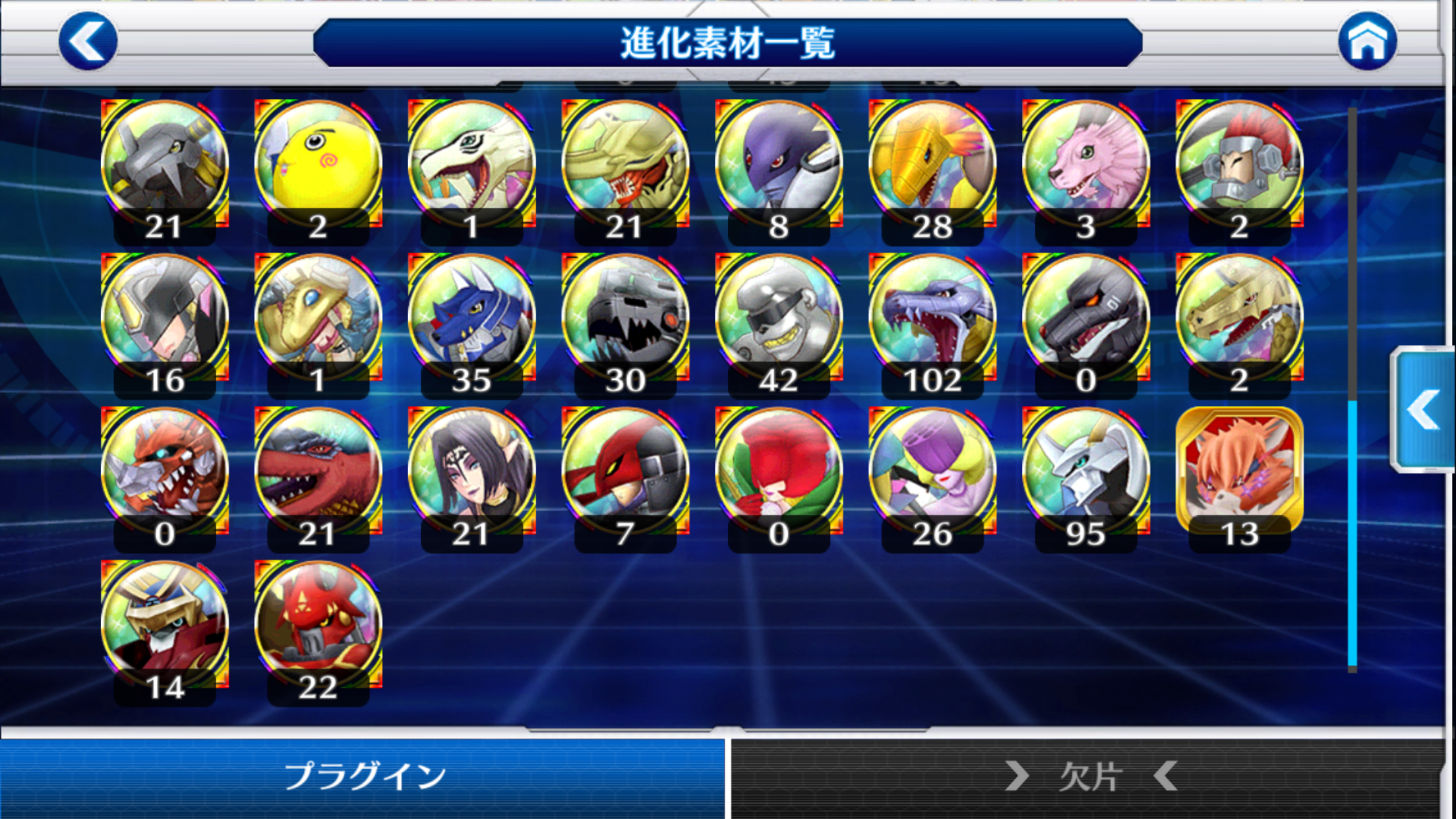Choose the gold-helmeted pink-haired plugin showing 1
The height and width of the screenshot is (819, 1456).
click(318, 318)
